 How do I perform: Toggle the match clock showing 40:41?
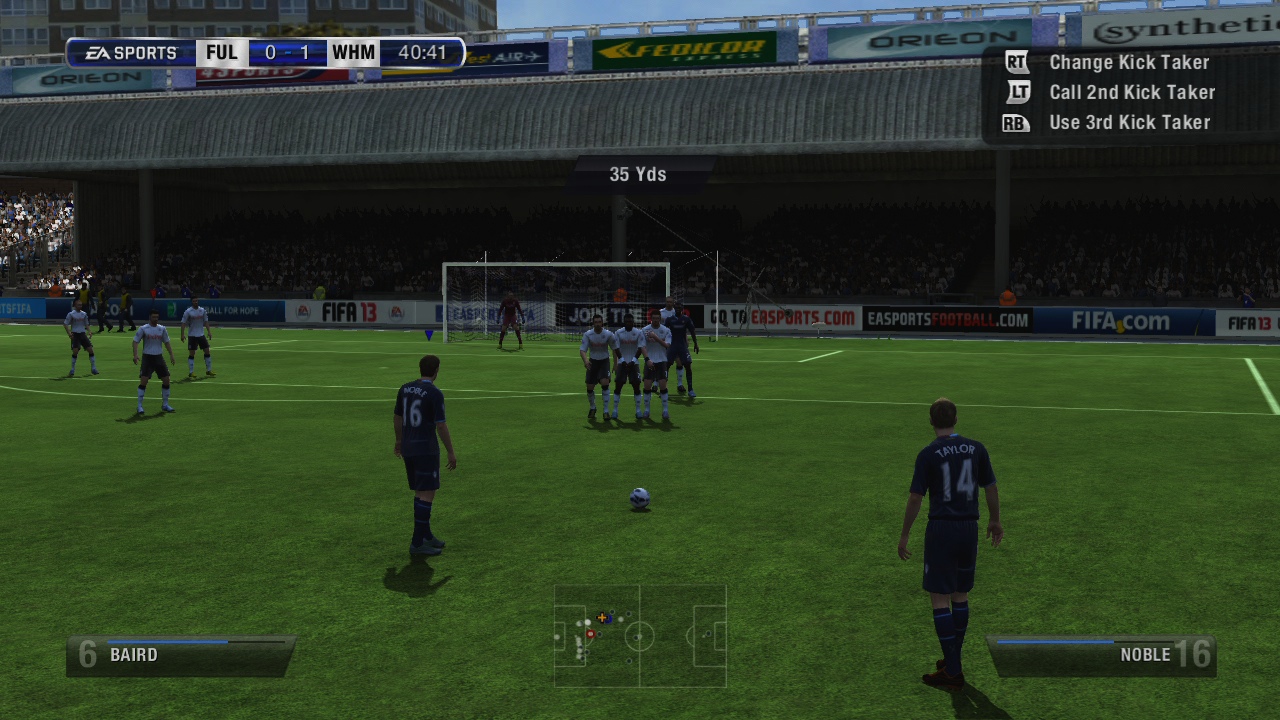[x=421, y=52]
